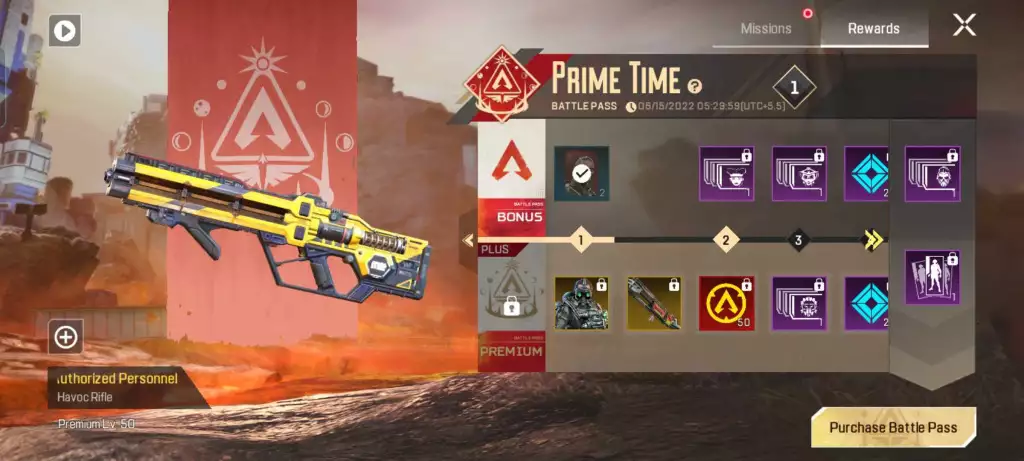Purchase the Battle Pass
1024x461 pixels.
click(893, 427)
